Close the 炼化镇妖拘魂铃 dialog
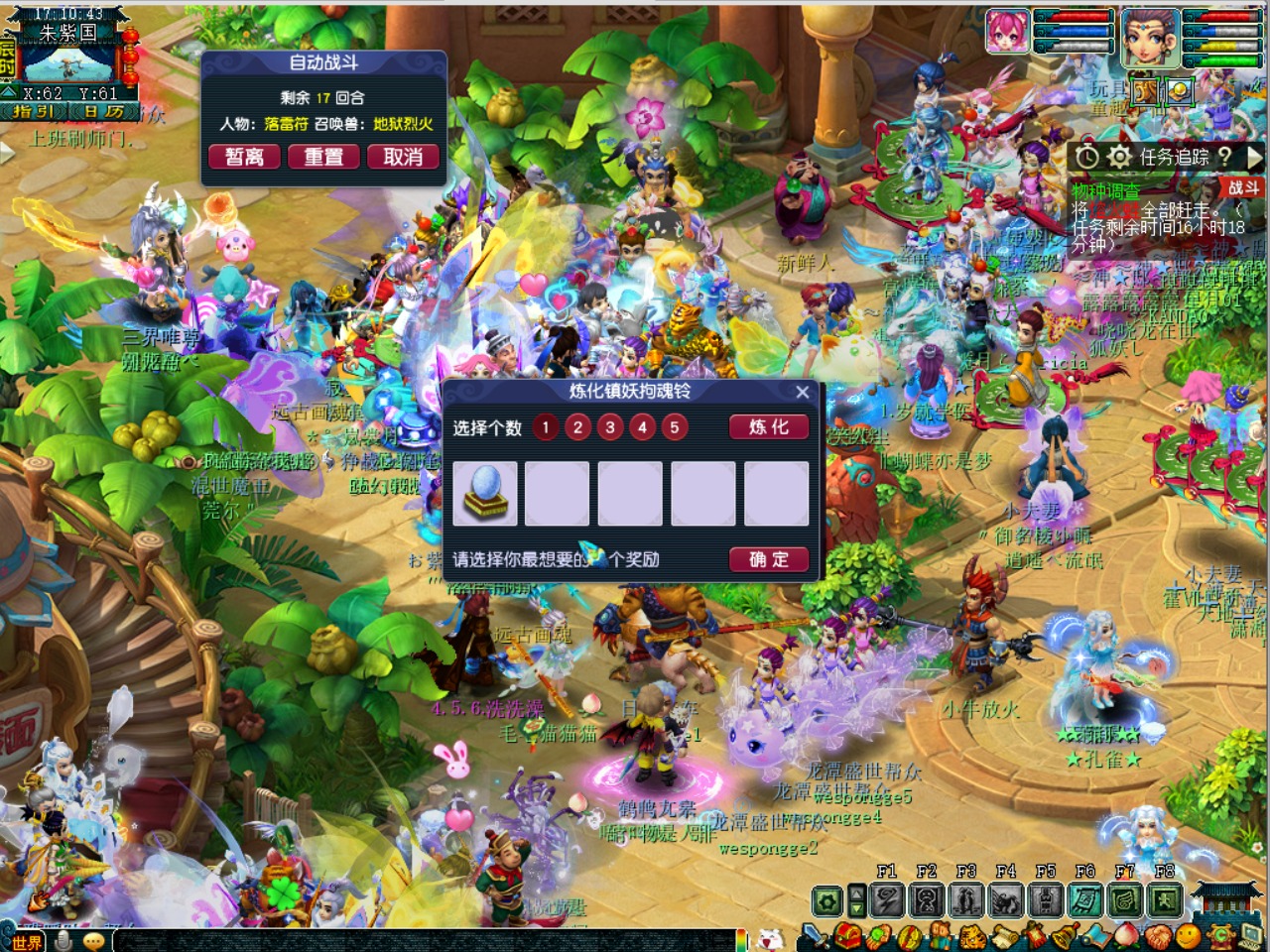The height and width of the screenshot is (952, 1270). tap(803, 393)
